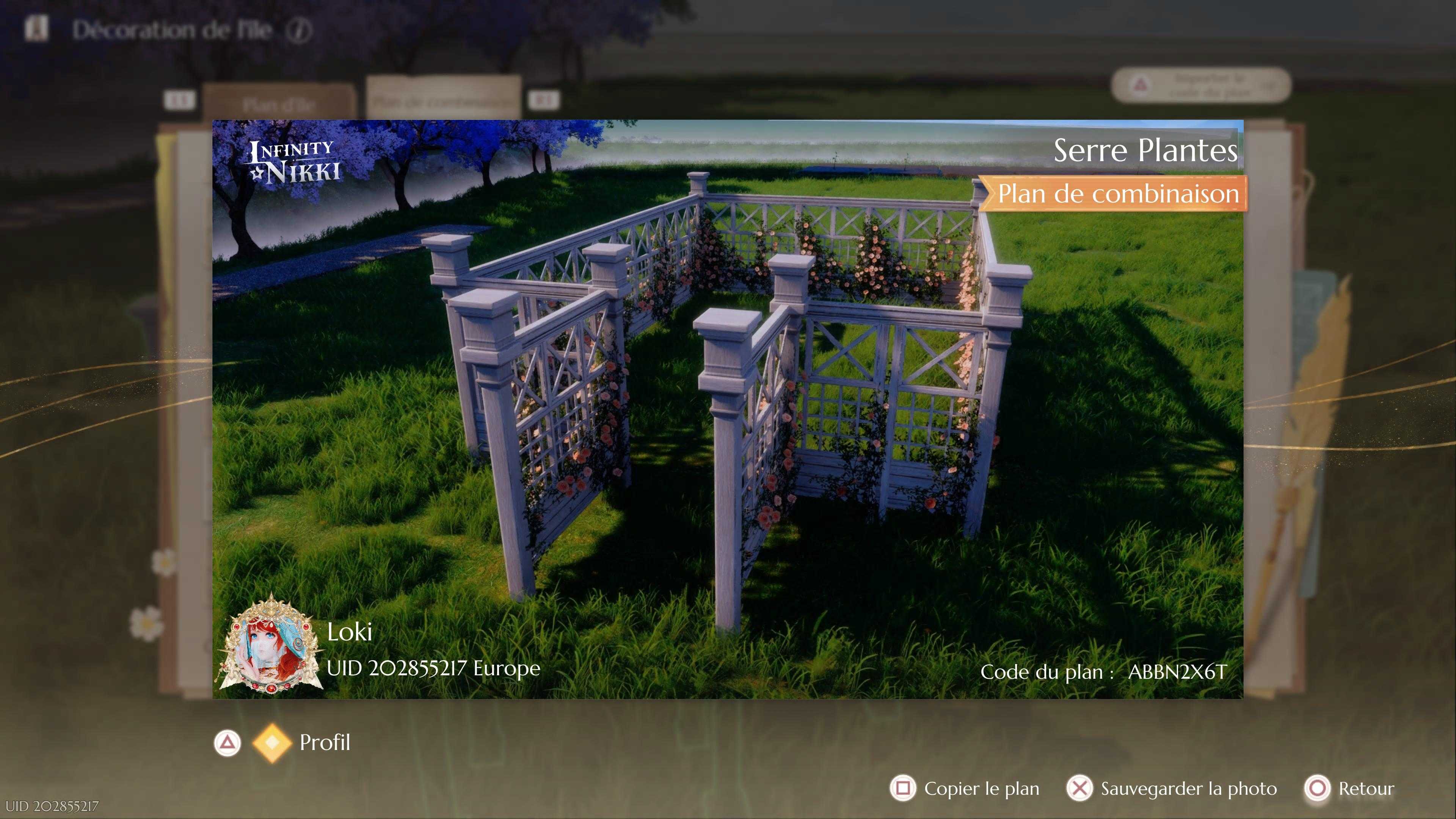This screenshot has height=819, width=1456.
Task: Save the photo via Sauvegarder la photo
Action: pyautogui.click(x=1172, y=788)
